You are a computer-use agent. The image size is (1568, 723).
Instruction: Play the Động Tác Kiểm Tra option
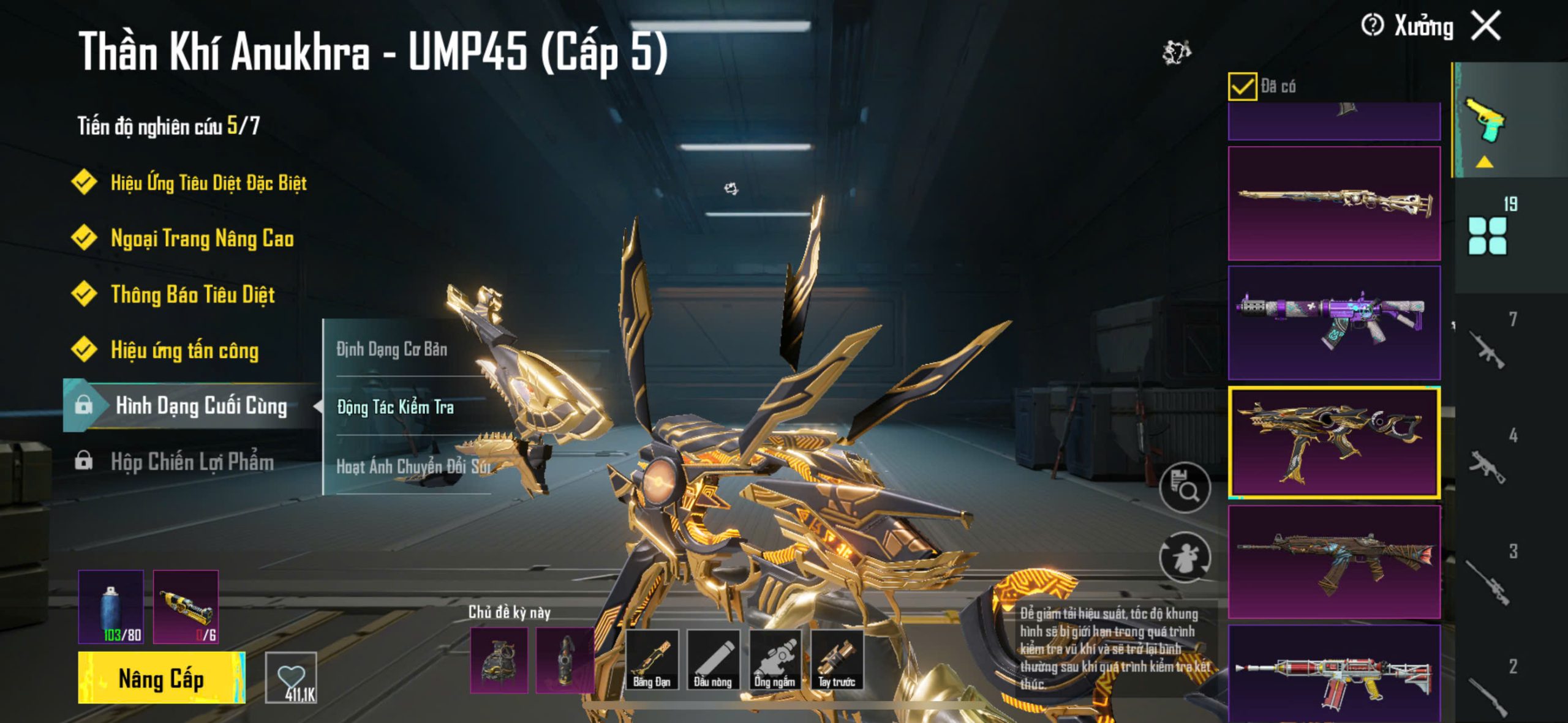pyautogui.click(x=396, y=407)
